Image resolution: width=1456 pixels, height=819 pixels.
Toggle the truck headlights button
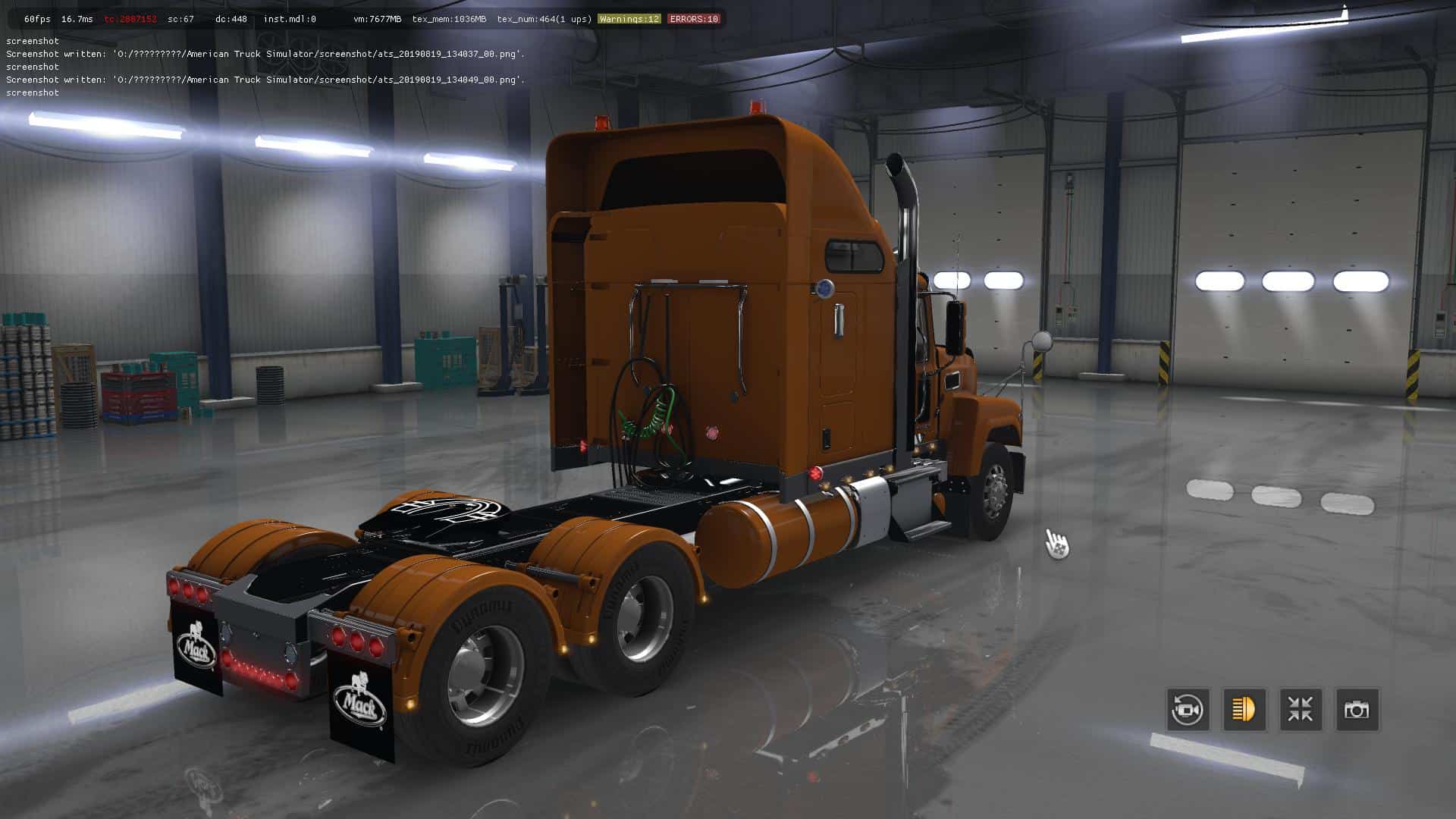click(x=1244, y=710)
